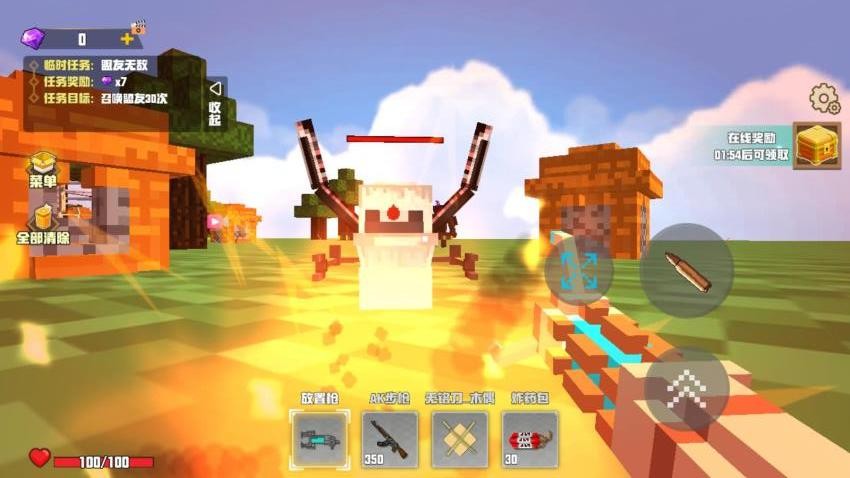Select the 炸药包 dynamite slot
850x478 pixels.
pos(530,439)
